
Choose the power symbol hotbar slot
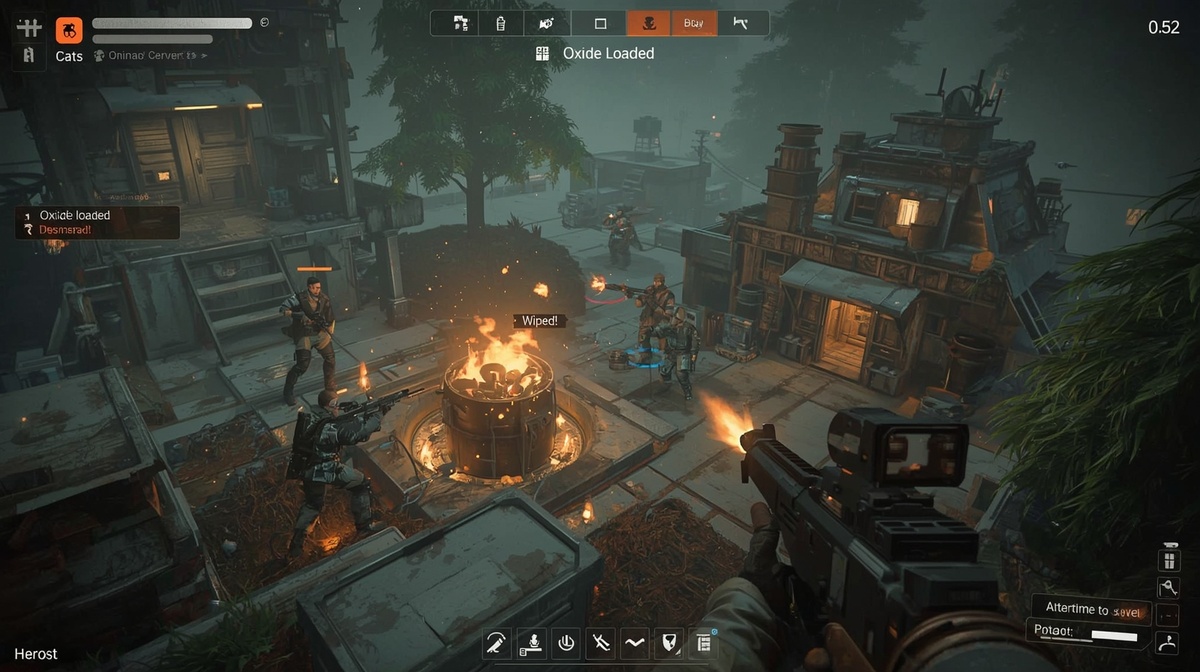click(566, 644)
